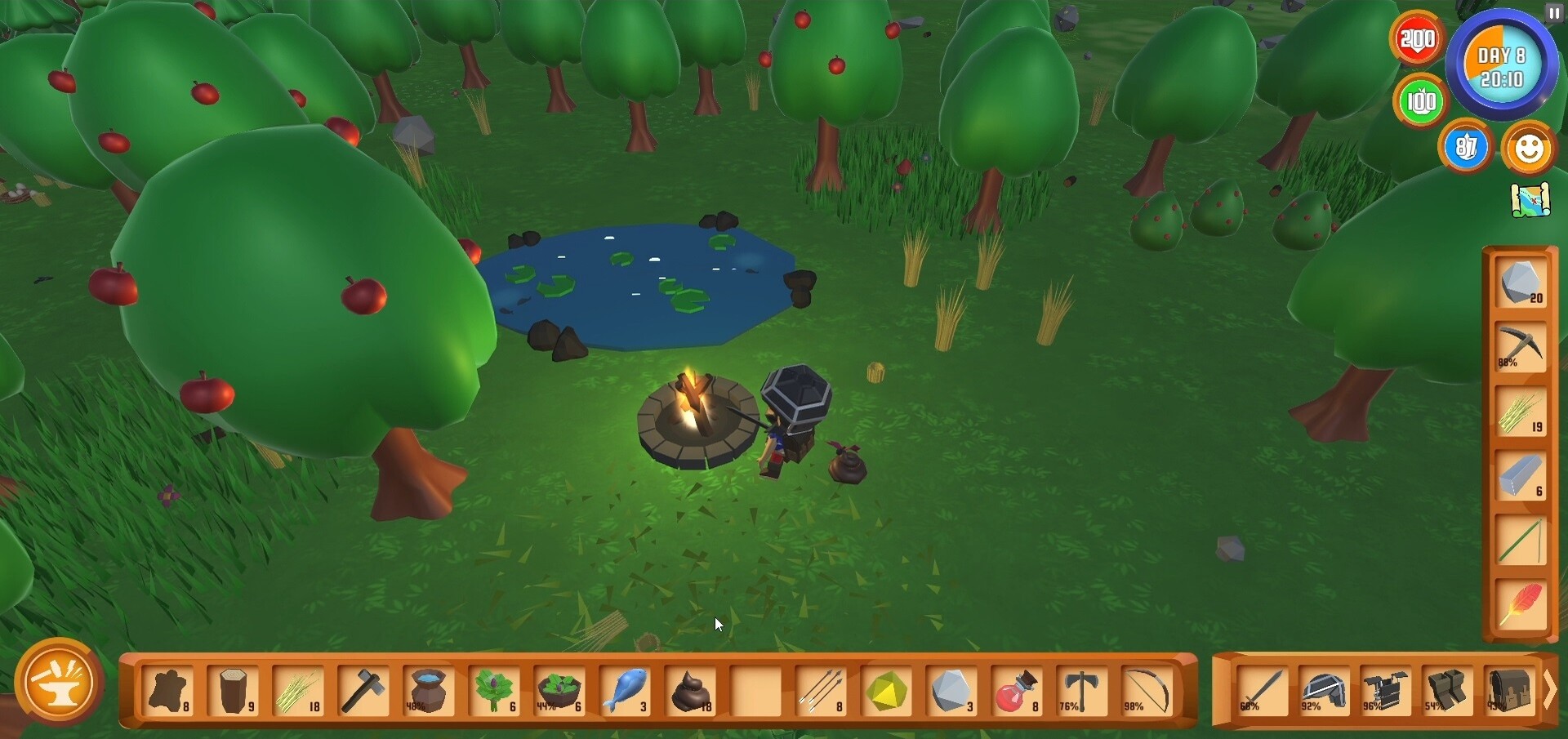Screen dimensions: 1568x739
Task: Select the pickaxe in the side panel
Action: pos(1521,348)
